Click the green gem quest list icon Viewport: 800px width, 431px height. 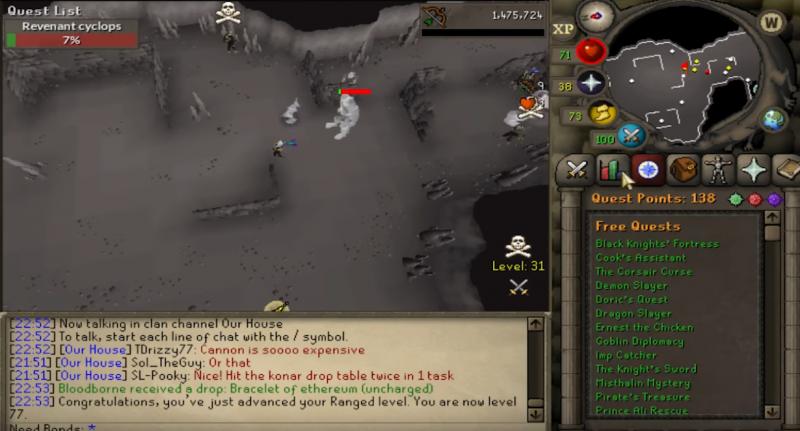tap(737, 199)
